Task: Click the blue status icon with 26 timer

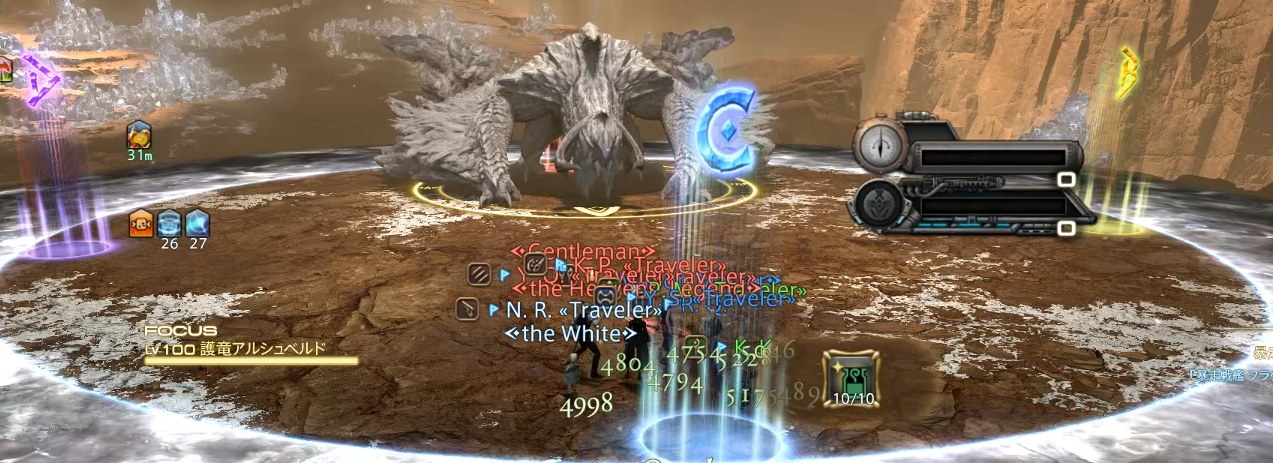Action: (x=169, y=224)
